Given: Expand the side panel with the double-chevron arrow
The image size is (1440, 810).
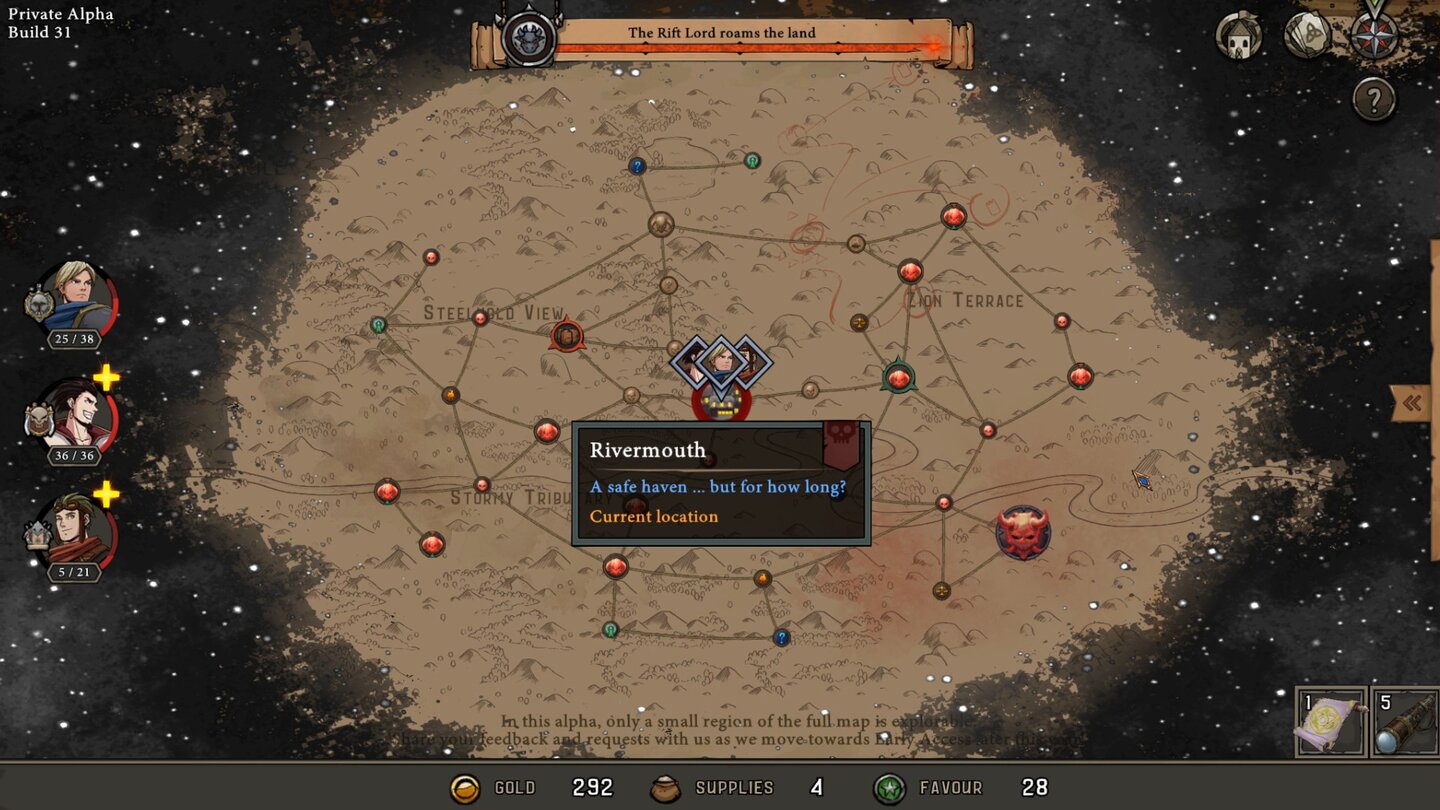Looking at the screenshot, I should (1412, 402).
